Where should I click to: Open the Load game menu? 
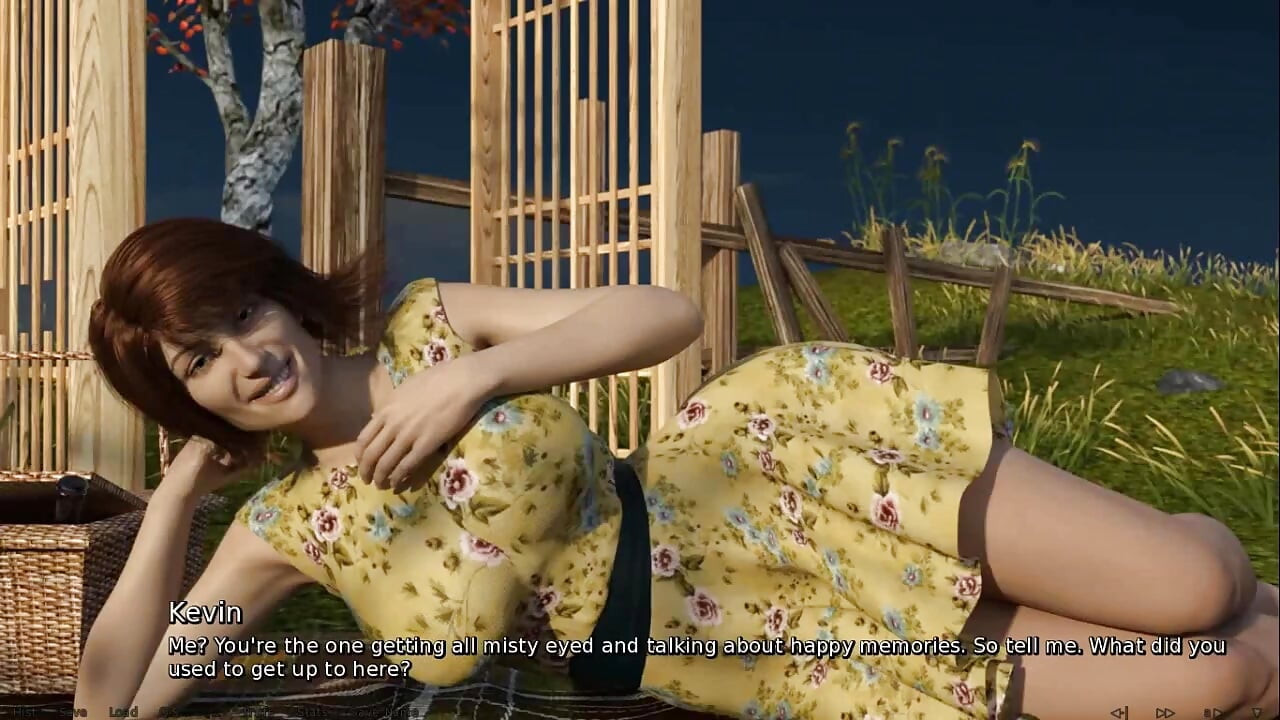click(x=121, y=712)
